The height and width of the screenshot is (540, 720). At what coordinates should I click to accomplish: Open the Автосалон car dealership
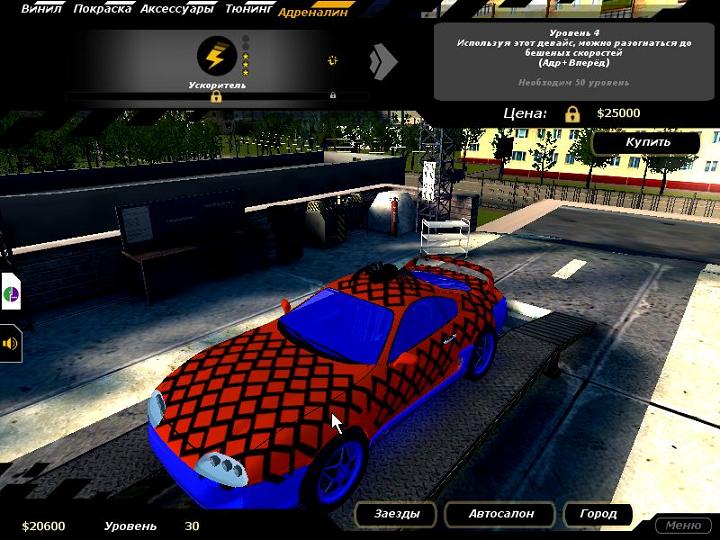(502, 514)
